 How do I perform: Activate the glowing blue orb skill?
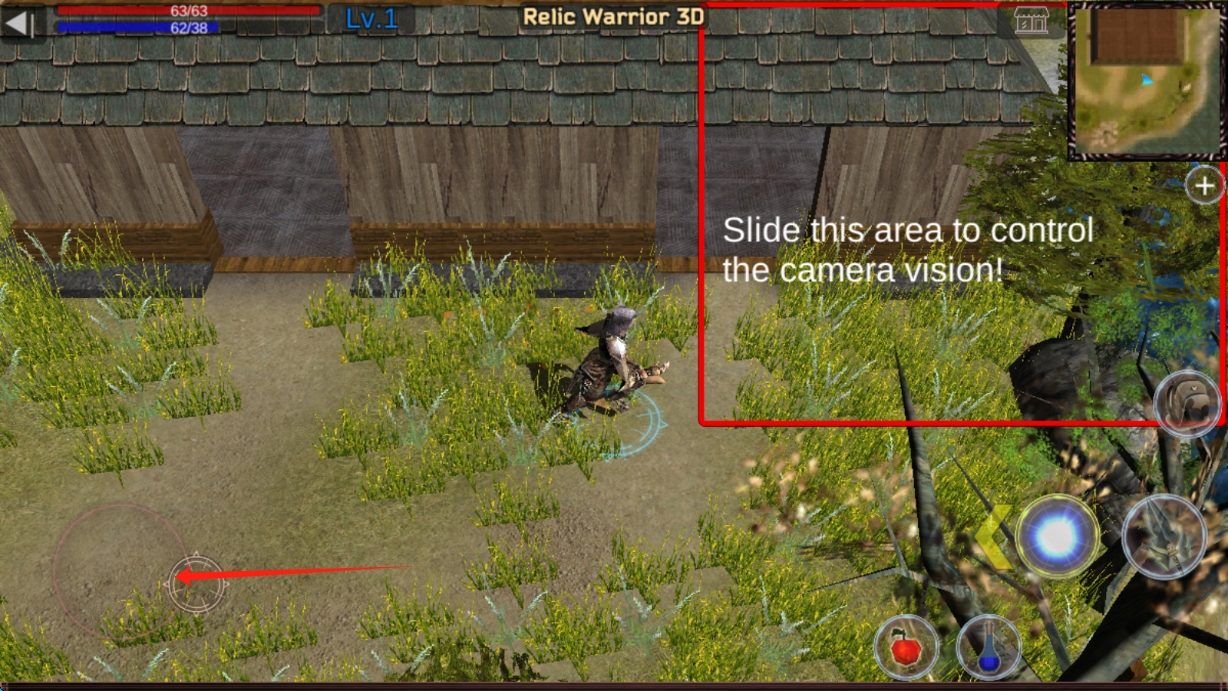point(1057,537)
